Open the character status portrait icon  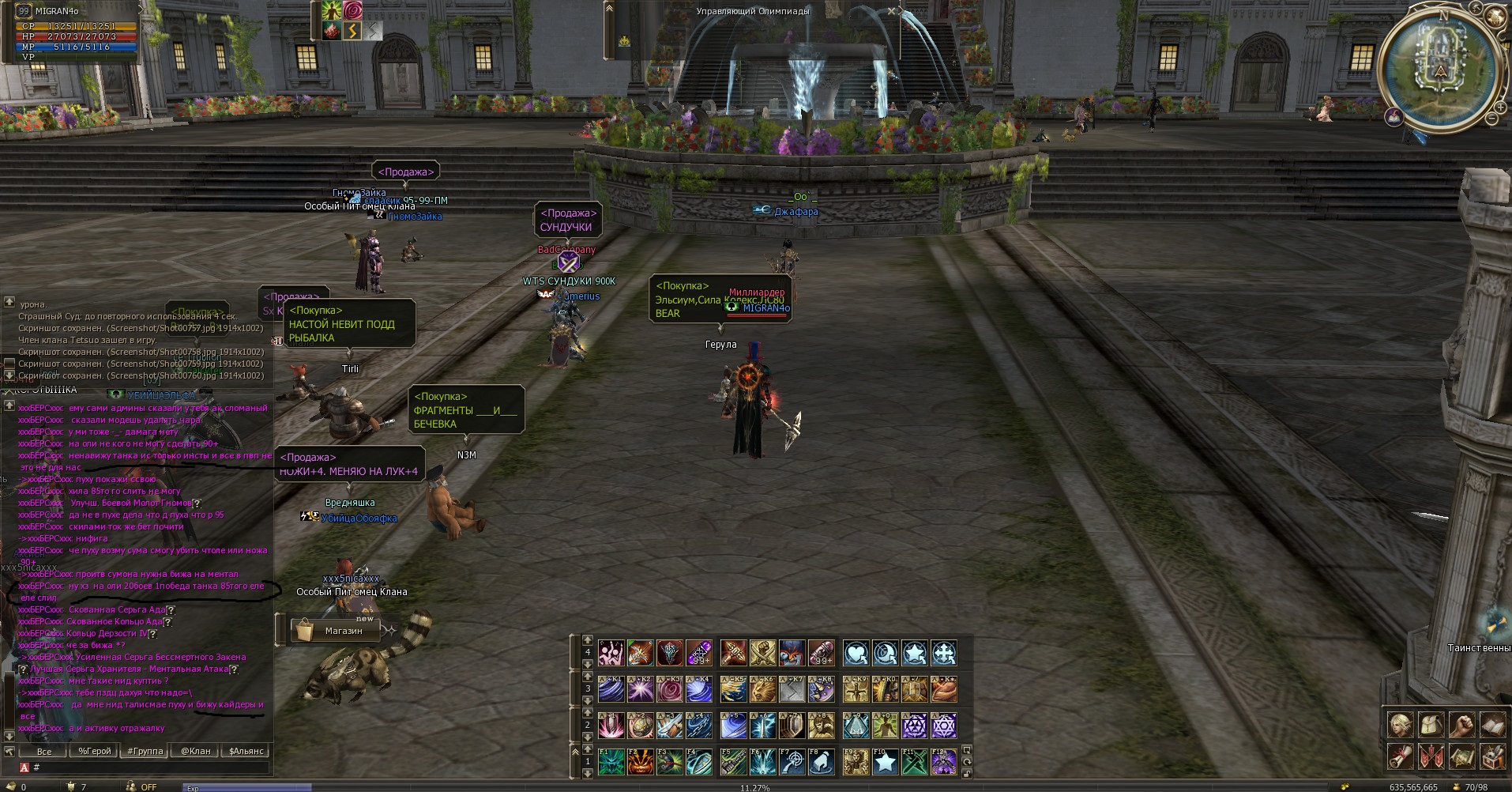click(x=1401, y=725)
